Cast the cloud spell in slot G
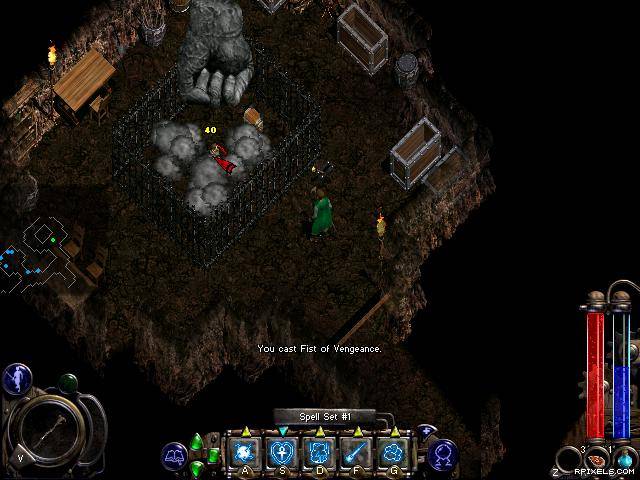 click(x=394, y=451)
